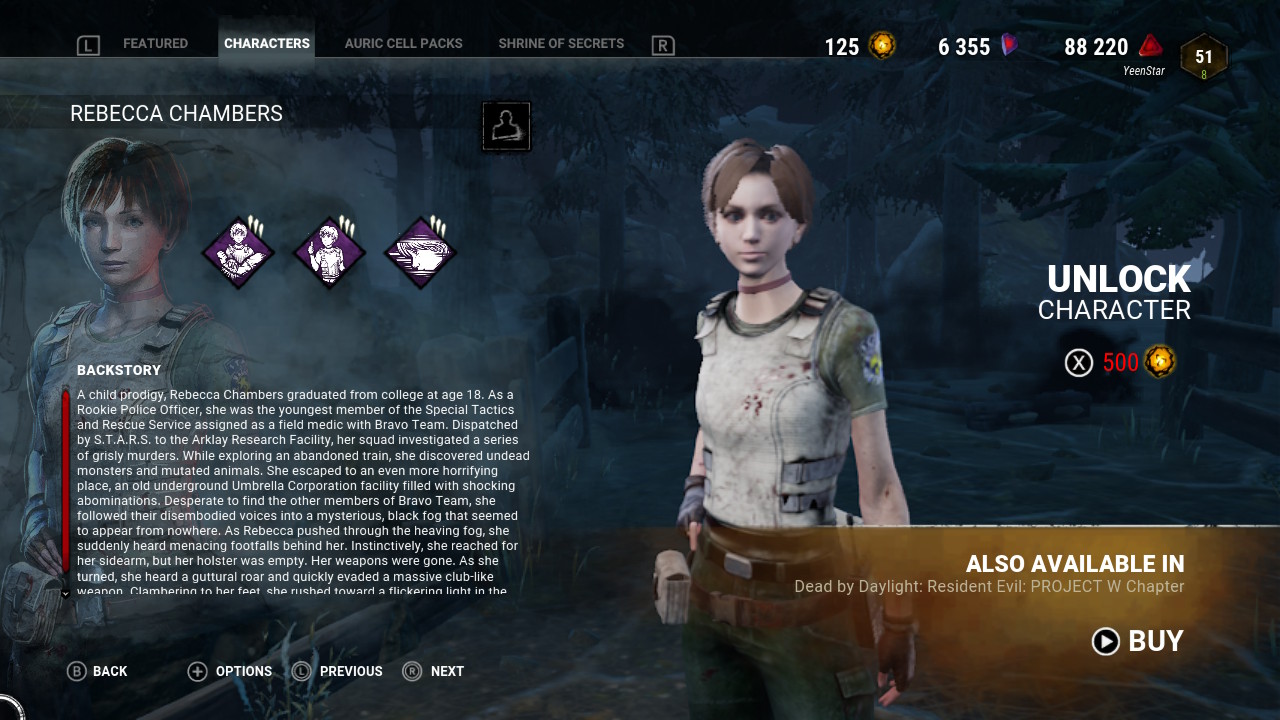Select the third perk with the bowl
Image resolution: width=1280 pixels, height=720 pixels.
(420, 253)
